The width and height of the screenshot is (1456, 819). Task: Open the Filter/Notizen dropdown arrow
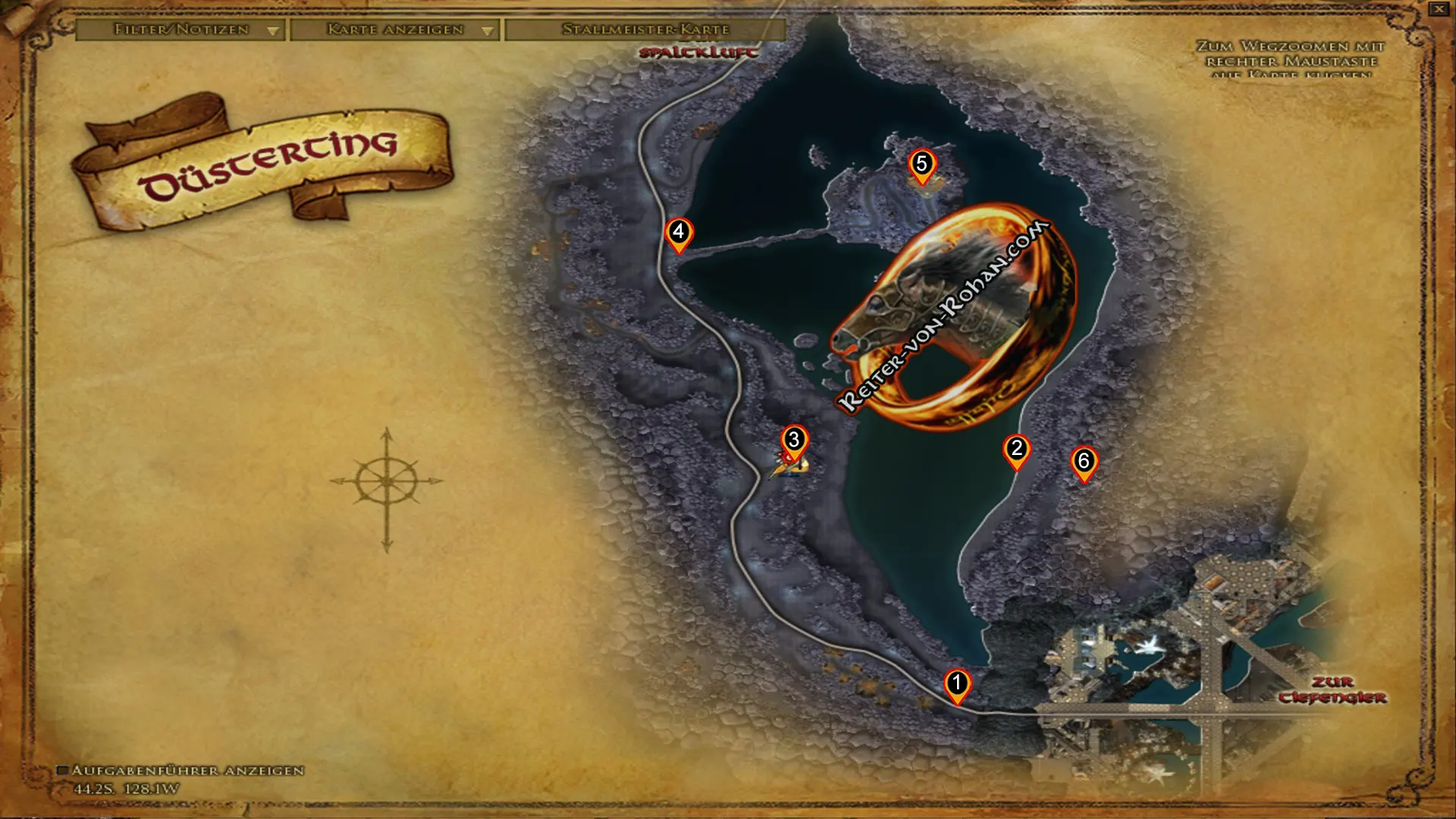coord(272,31)
